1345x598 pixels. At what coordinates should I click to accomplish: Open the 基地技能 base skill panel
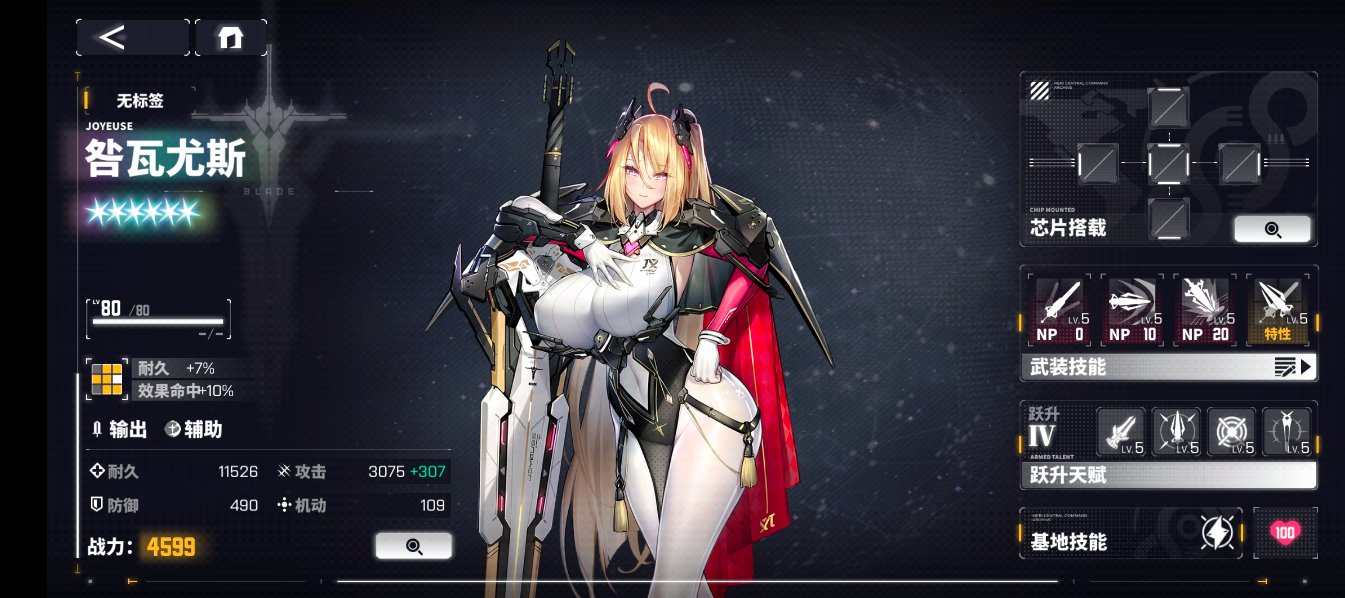1130,533
